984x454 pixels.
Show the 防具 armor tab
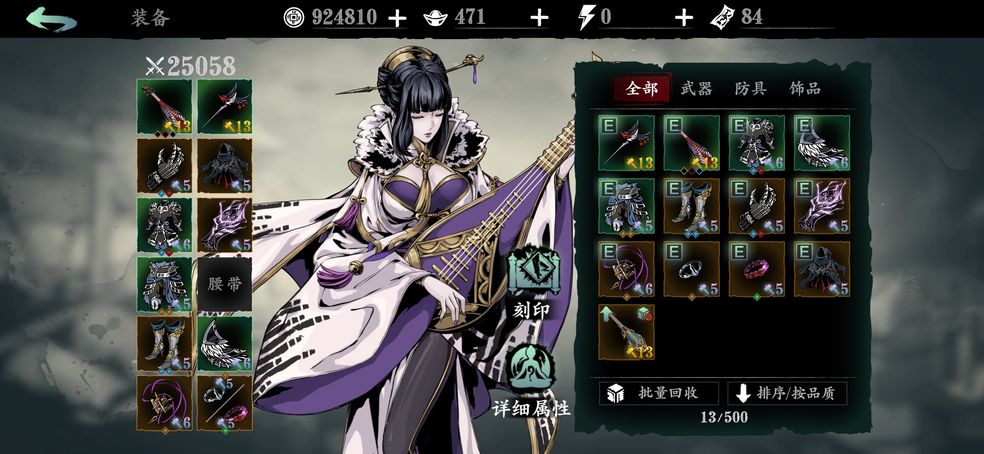point(750,89)
